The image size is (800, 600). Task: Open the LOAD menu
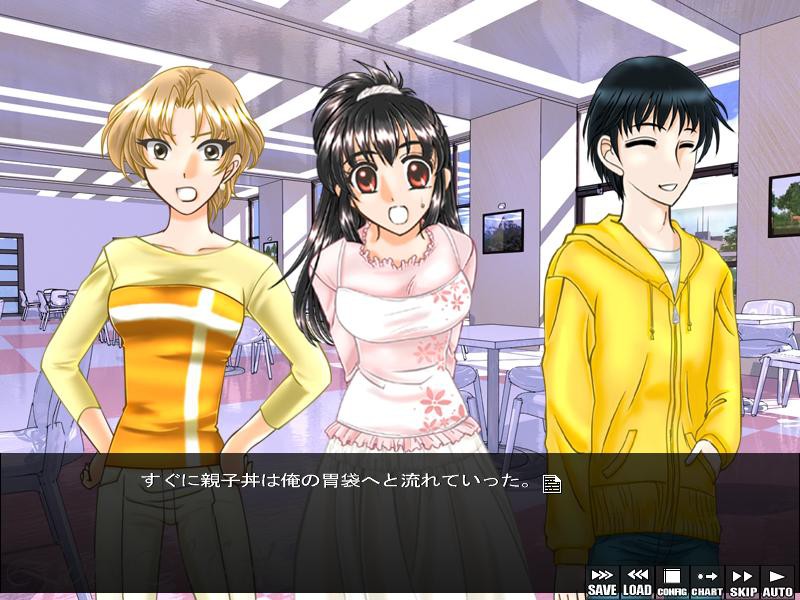tap(637, 581)
